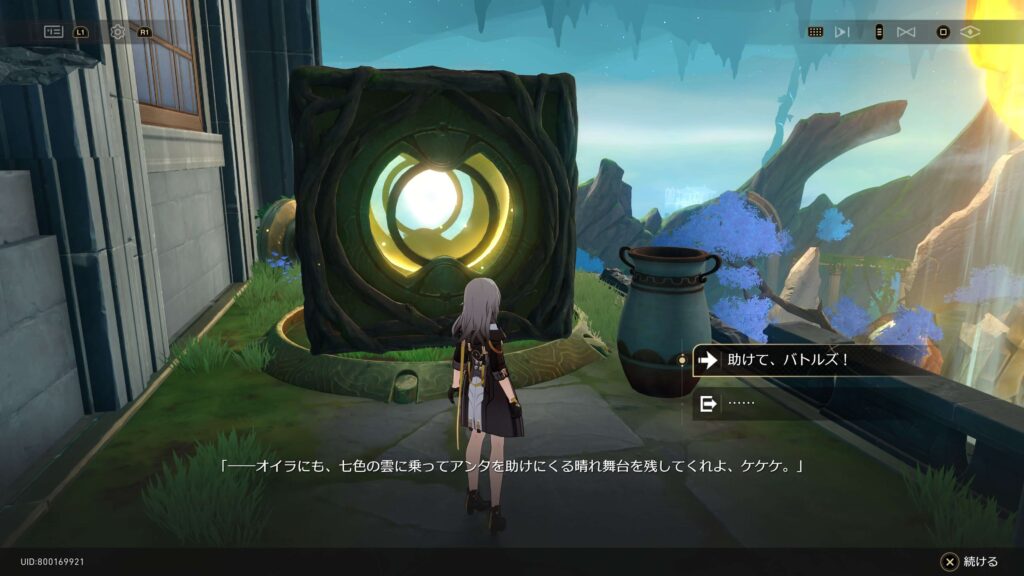Choose the reply "助けて、バトルズ！"

790,360
